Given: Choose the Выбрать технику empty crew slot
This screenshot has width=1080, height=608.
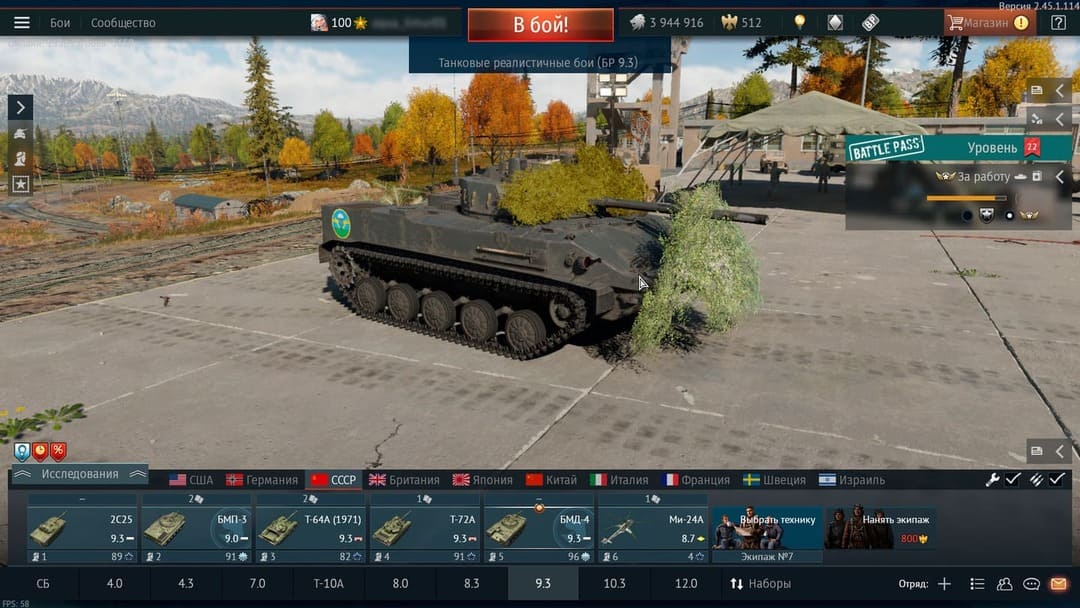Looking at the screenshot, I should pyautogui.click(x=767, y=528).
